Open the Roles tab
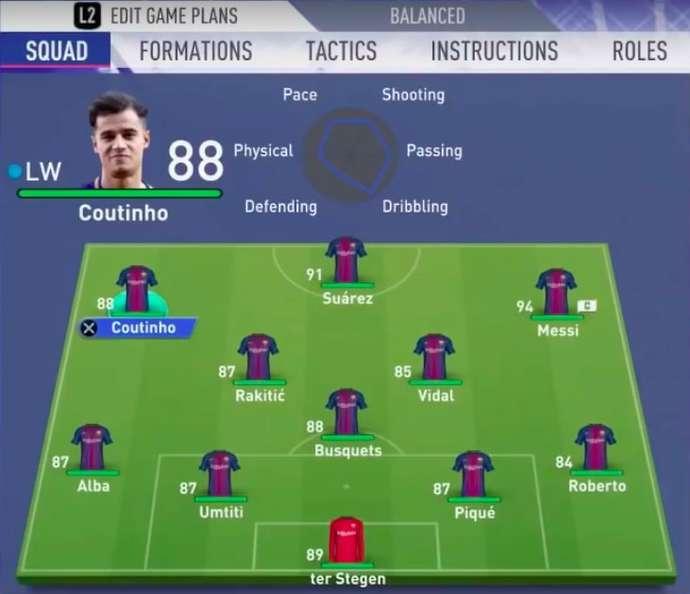Viewport: 690px width, 594px height. [638, 51]
